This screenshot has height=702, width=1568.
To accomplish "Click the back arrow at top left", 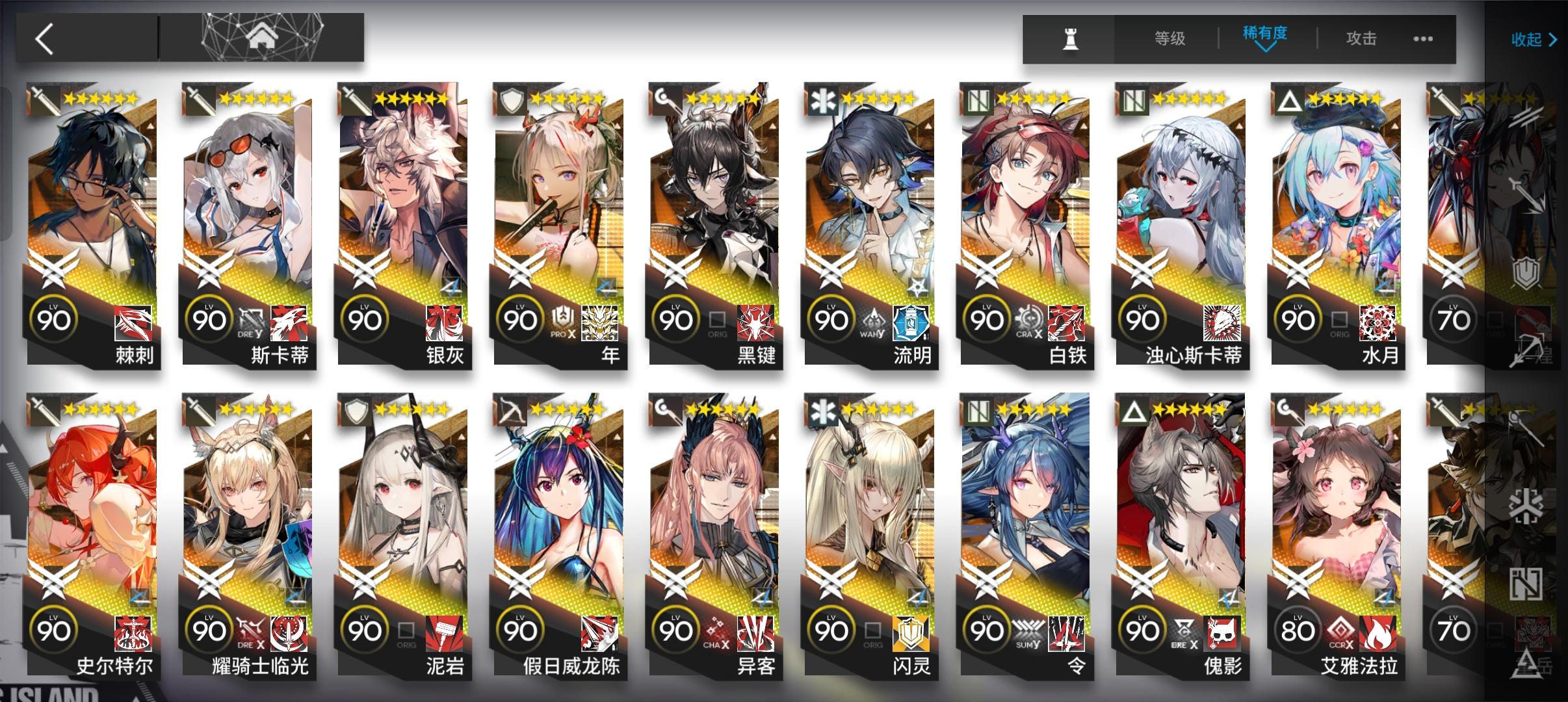I will pyautogui.click(x=44, y=38).
